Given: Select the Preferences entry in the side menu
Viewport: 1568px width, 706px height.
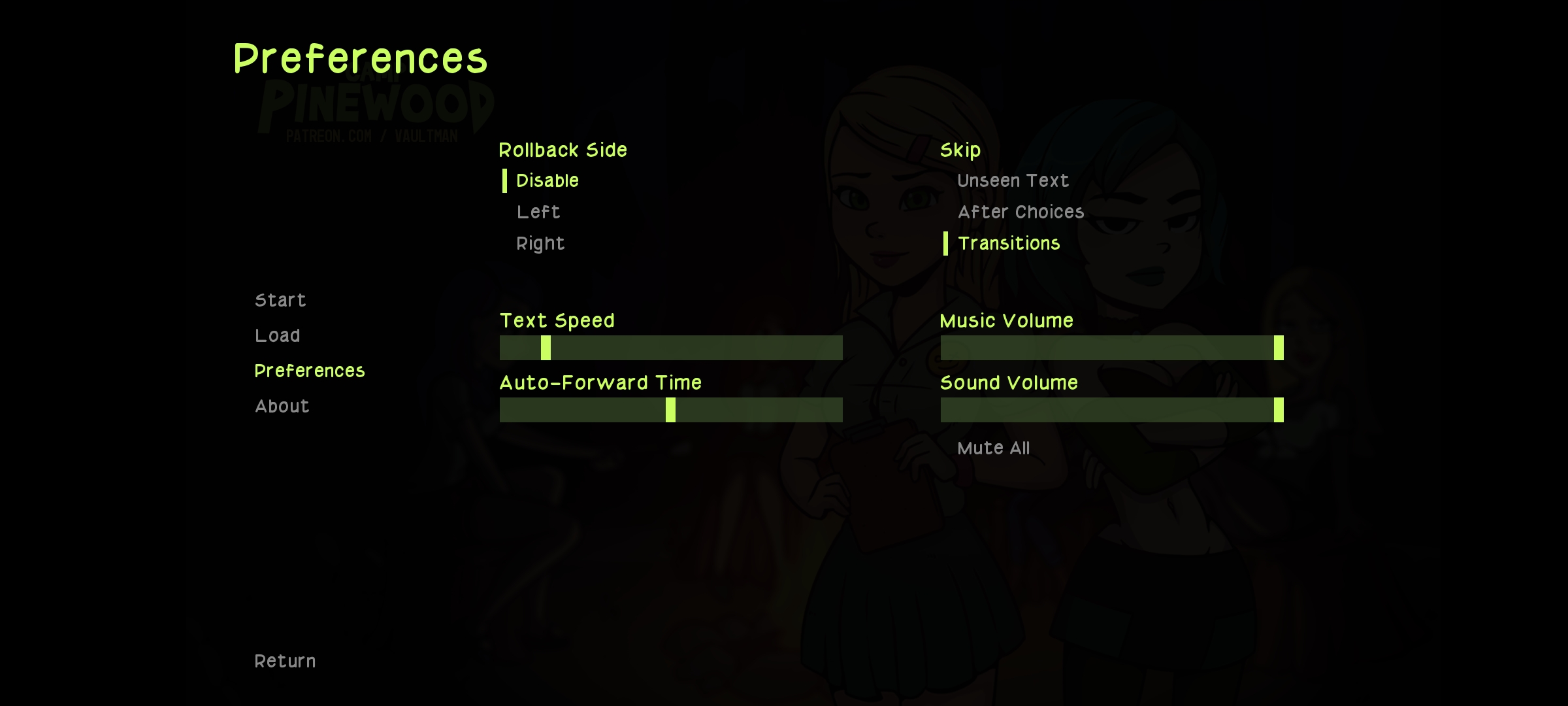Looking at the screenshot, I should pyautogui.click(x=310, y=371).
